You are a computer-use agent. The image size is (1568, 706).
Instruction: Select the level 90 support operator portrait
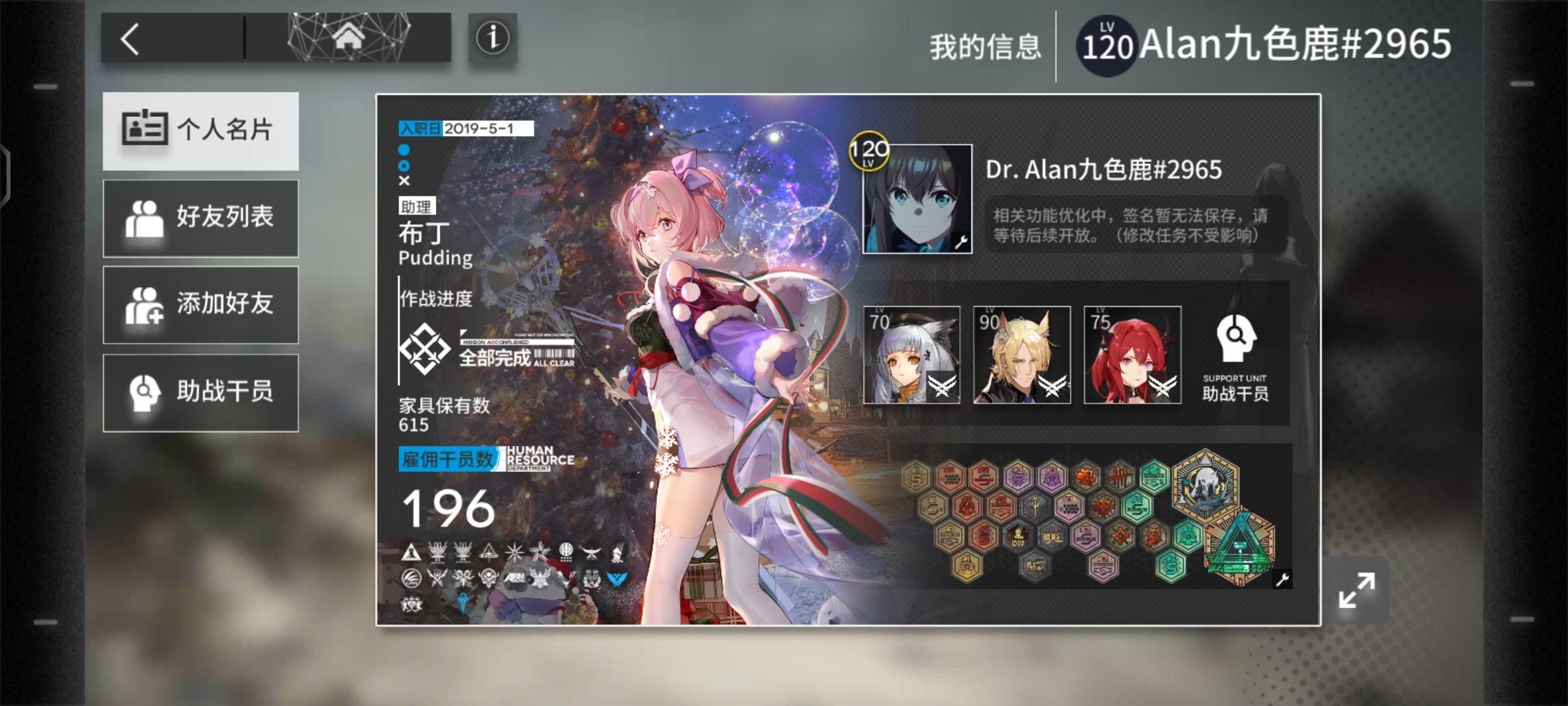point(1022,355)
